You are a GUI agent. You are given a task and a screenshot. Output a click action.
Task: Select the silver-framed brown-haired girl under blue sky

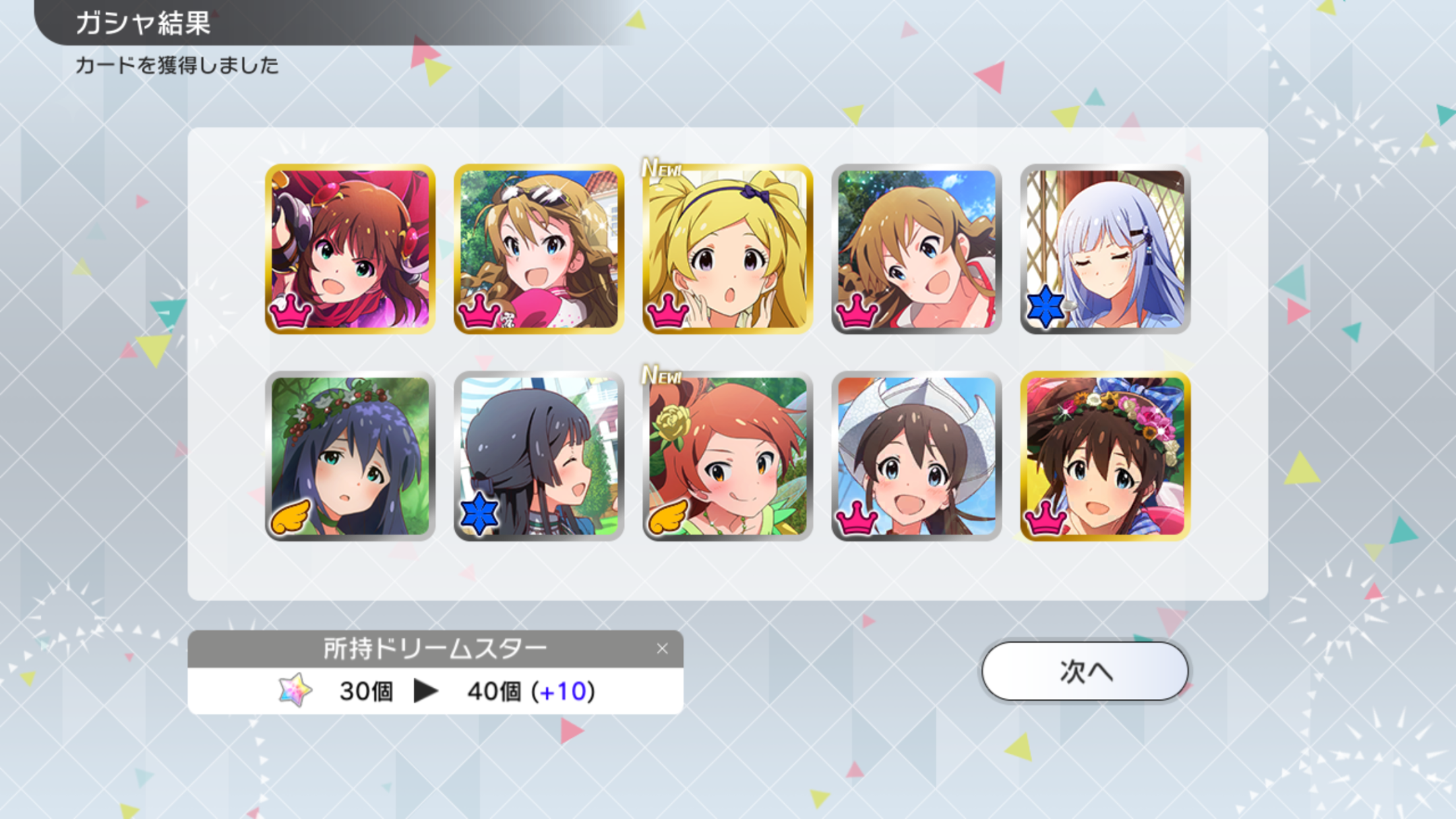[x=916, y=249]
